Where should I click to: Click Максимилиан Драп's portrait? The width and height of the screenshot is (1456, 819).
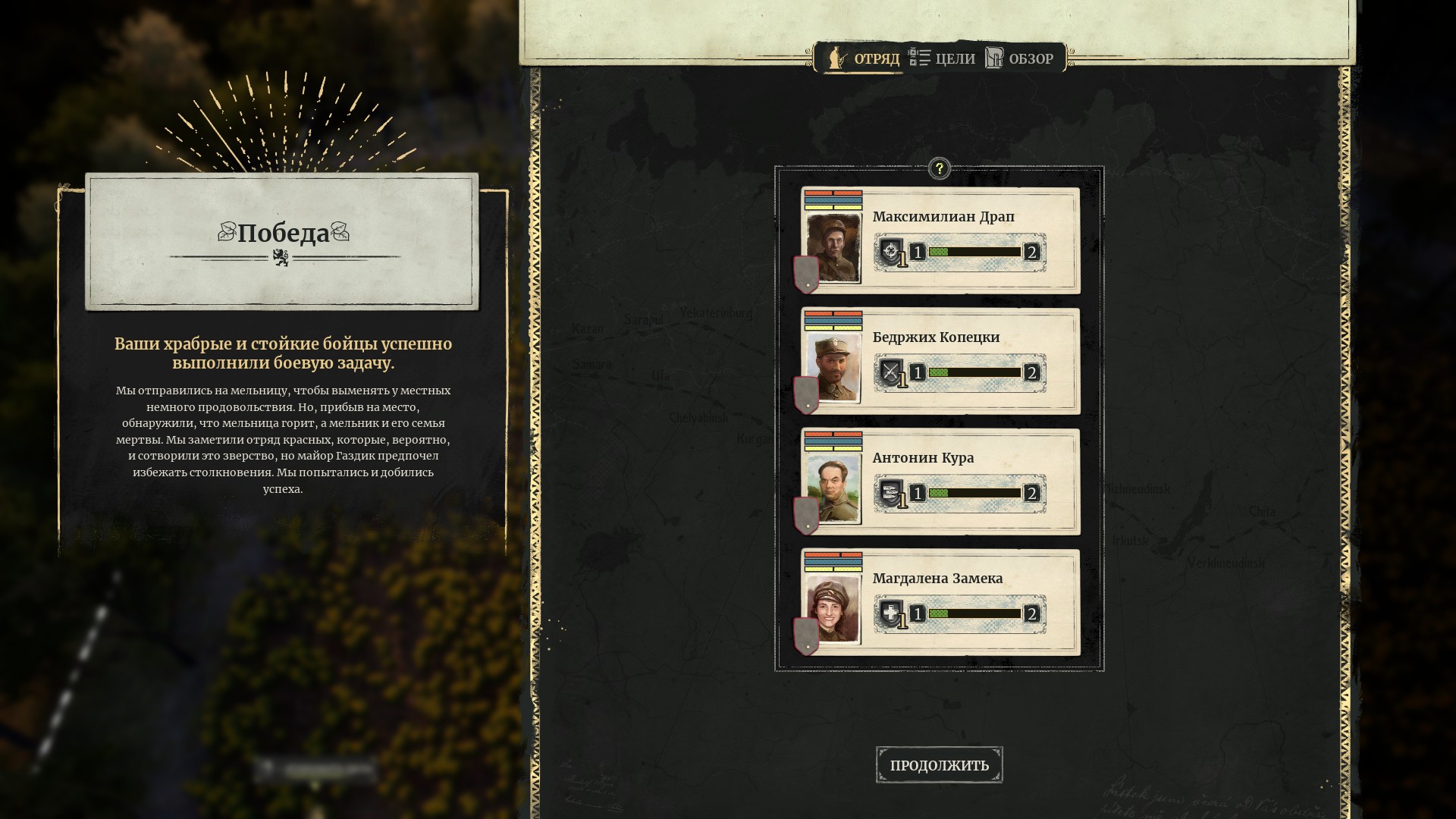coord(833,247)
